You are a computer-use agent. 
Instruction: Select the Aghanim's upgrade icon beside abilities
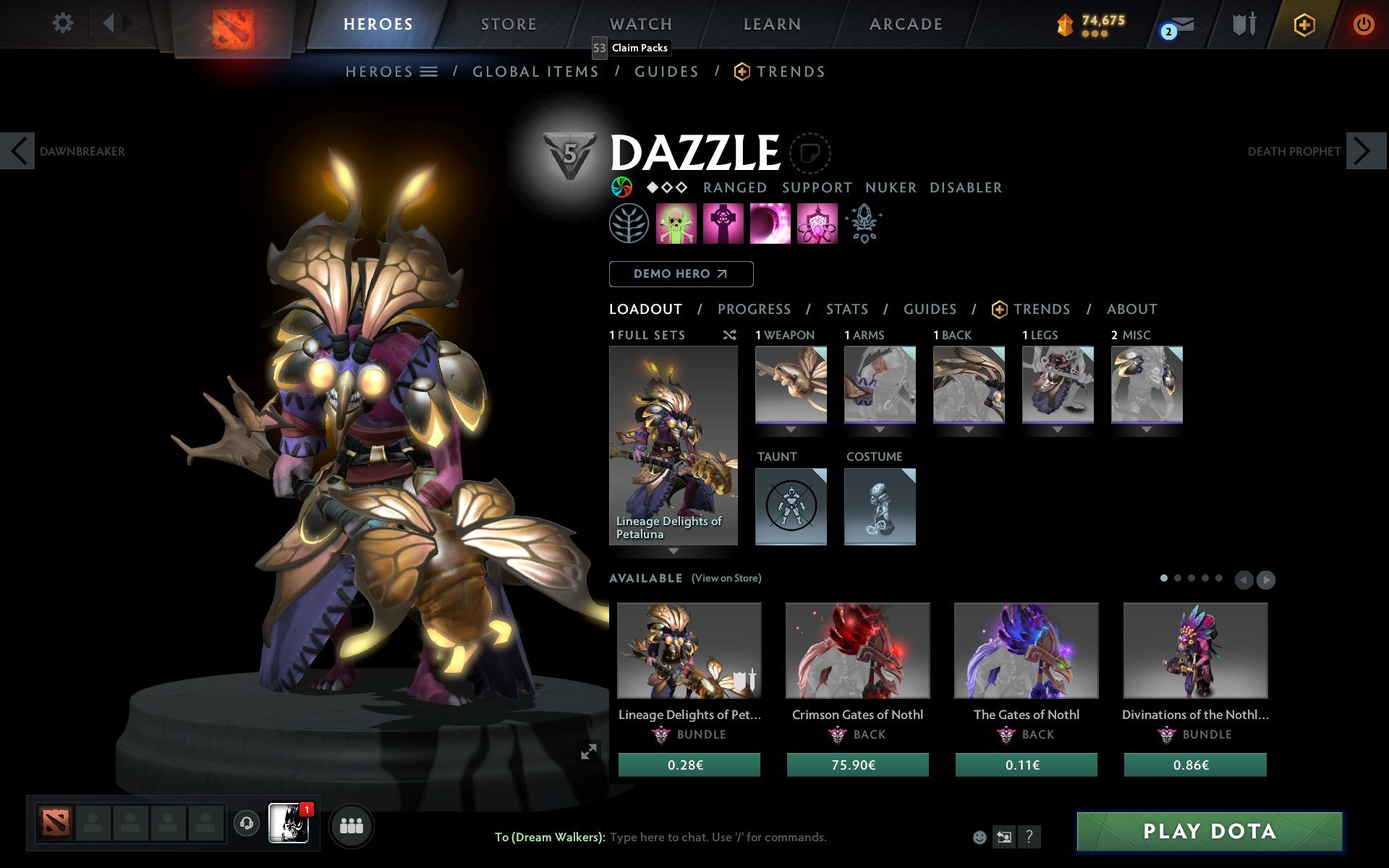click(864, 224)
